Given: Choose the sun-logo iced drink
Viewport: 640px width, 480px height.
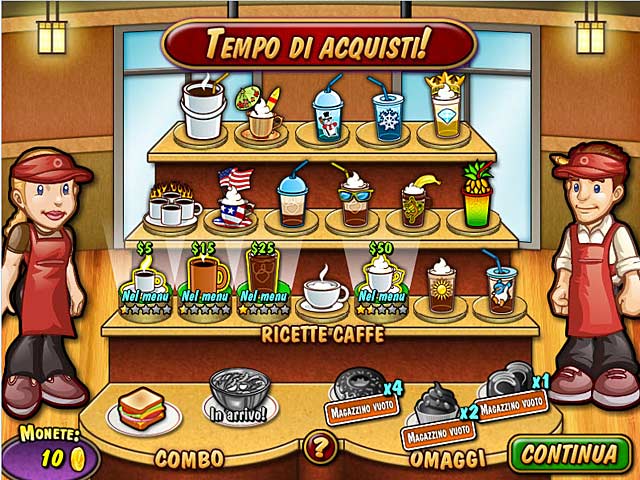Looking at the screenshot, I should pos(441,287).
